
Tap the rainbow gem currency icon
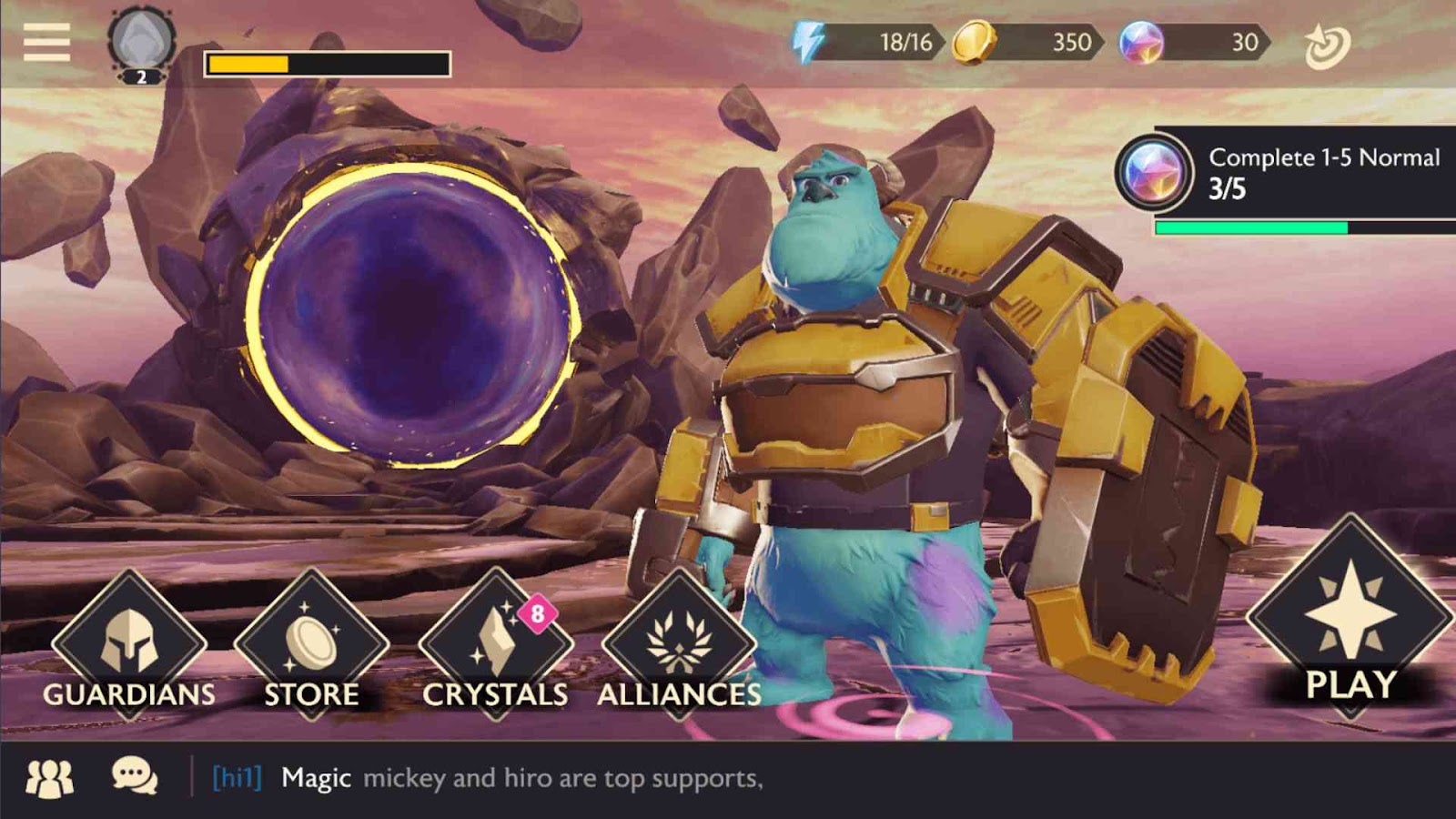tap(1141, 42)
